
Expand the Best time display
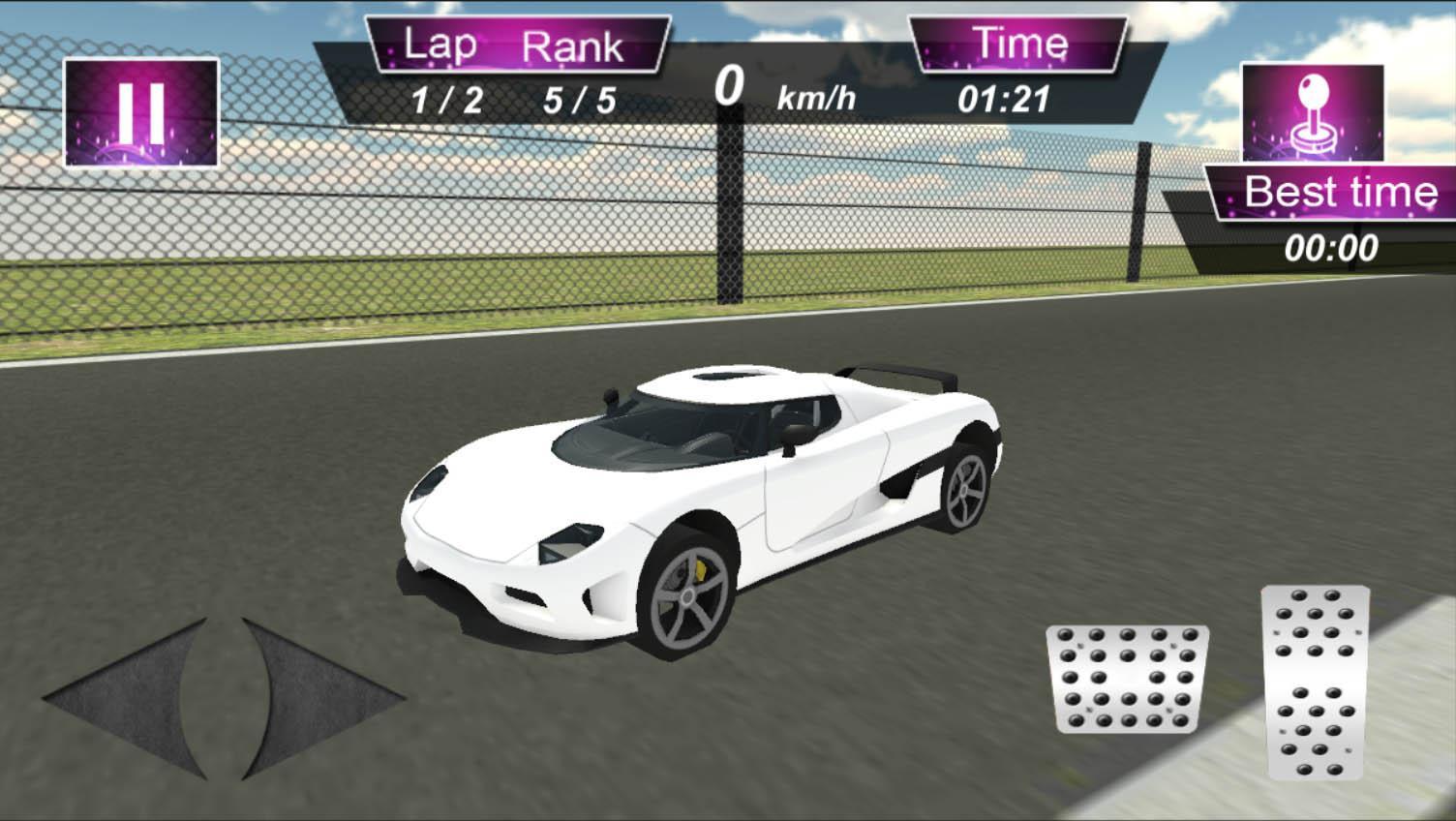[1342, 192]
